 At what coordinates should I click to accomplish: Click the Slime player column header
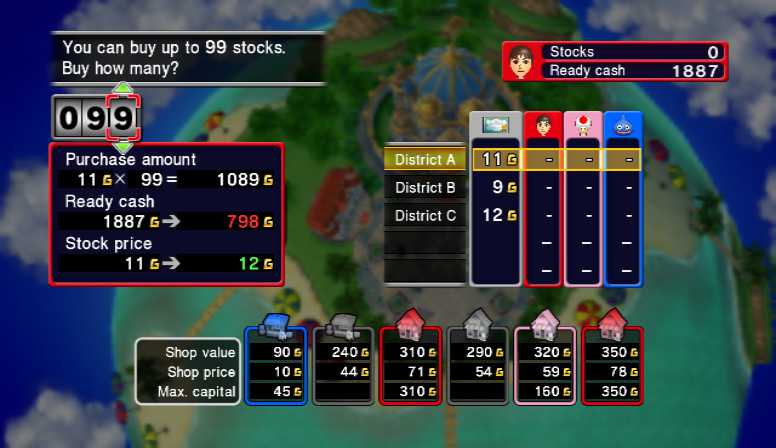point(623,127)
